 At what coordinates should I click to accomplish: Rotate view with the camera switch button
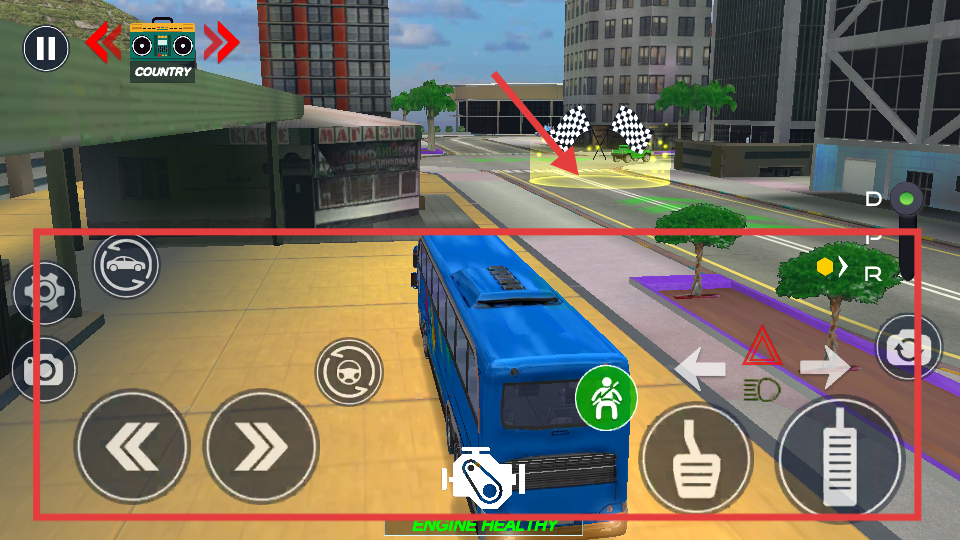click(x=908, y=348)
